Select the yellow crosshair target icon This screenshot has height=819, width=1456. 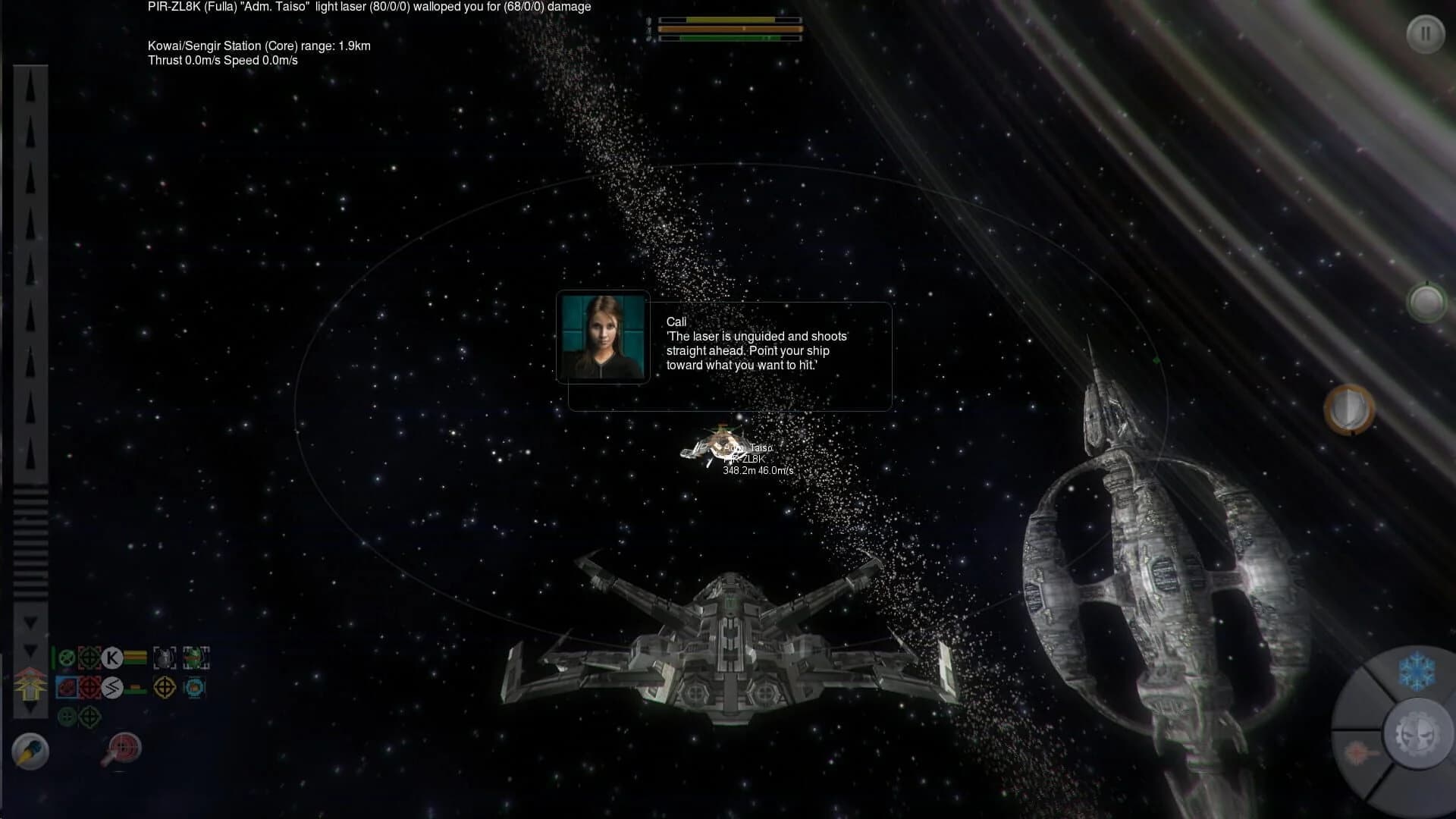[165, 688]
